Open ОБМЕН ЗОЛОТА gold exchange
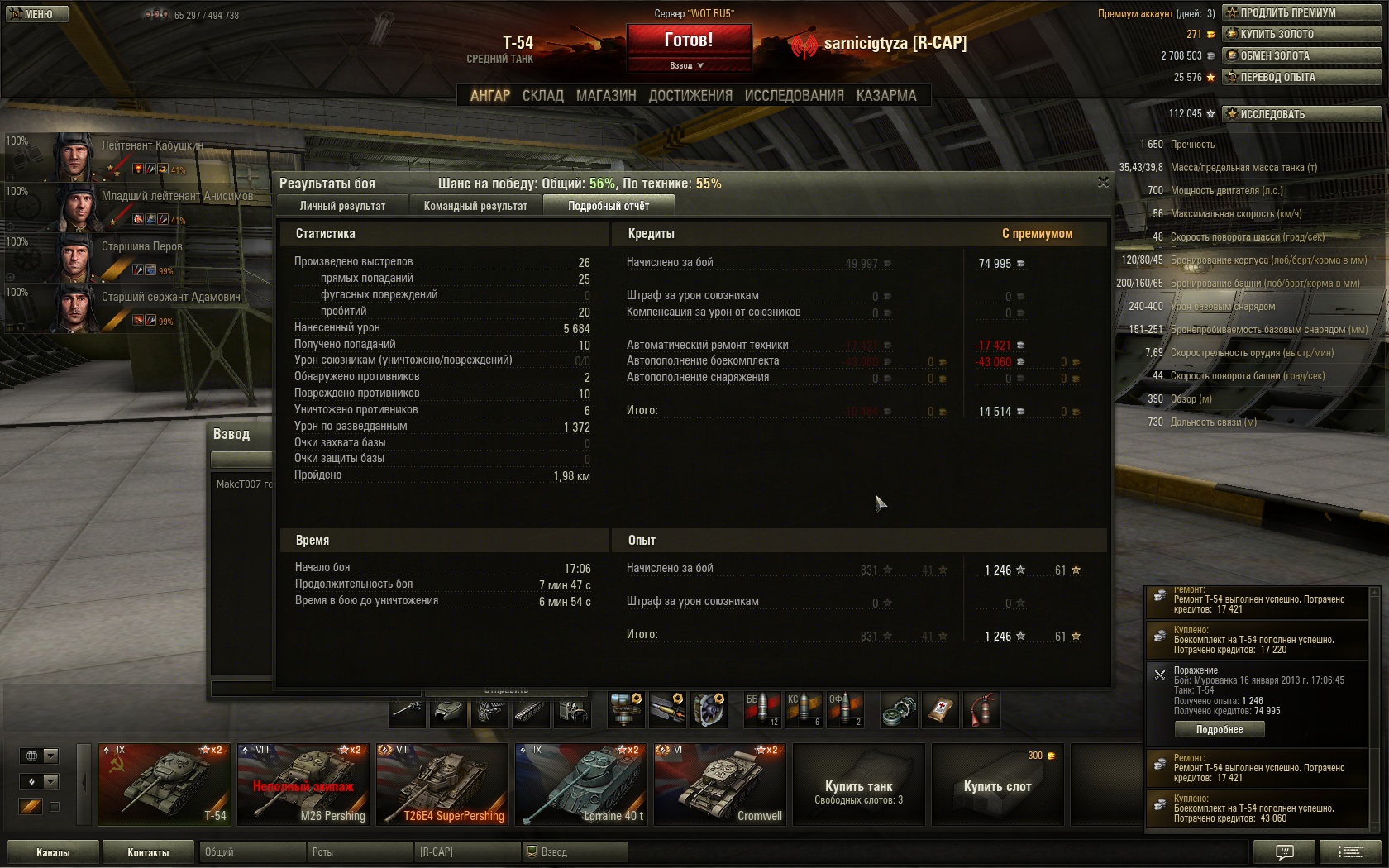The height and width of the screenshot is (868, 1389). coord(1301,55)
